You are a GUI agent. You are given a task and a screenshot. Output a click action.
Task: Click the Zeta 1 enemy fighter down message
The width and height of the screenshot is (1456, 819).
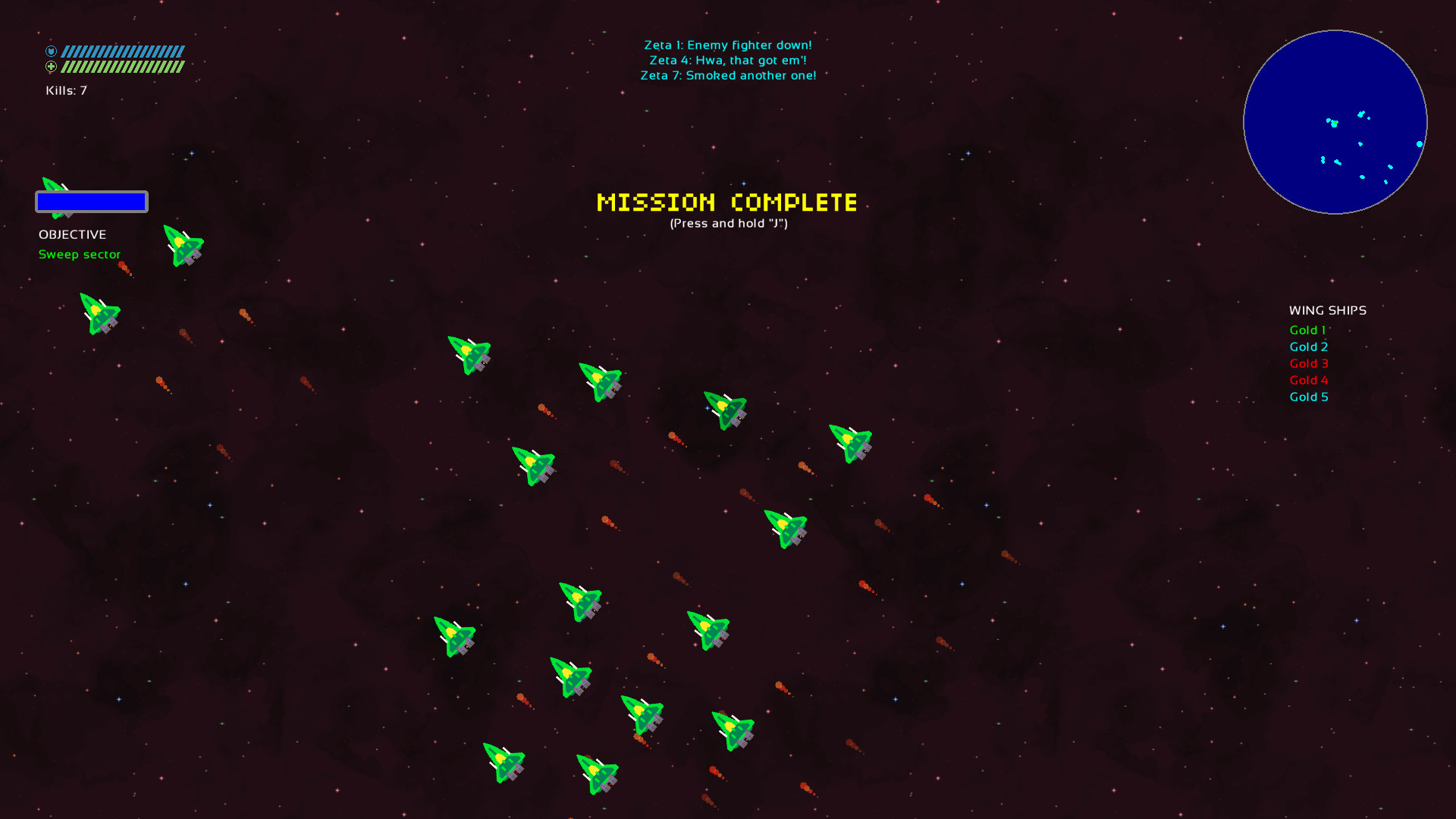[x=728, y=45]
